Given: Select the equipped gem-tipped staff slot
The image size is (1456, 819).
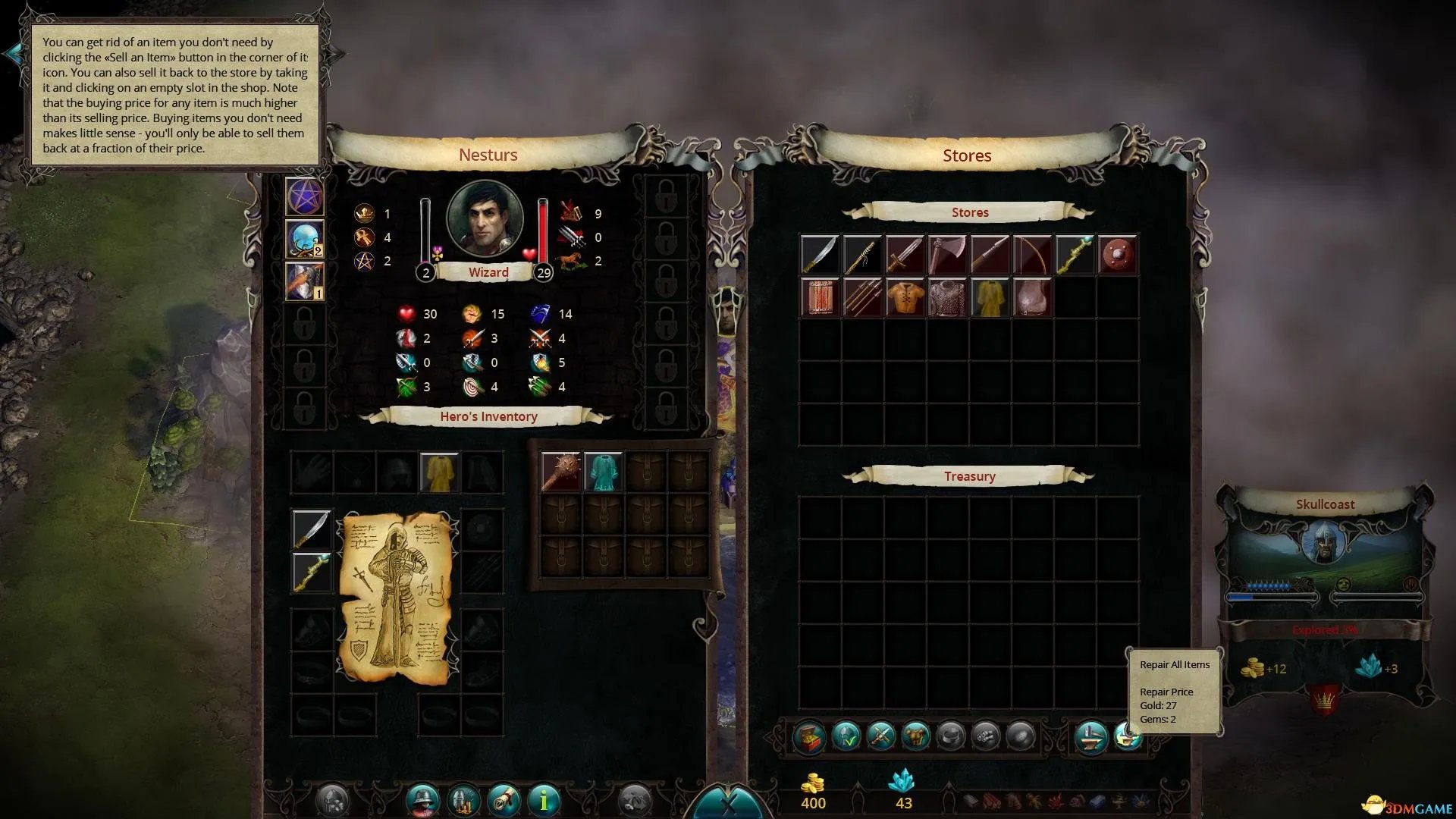Looking at the screenshot, I should (x=312, y=571).
